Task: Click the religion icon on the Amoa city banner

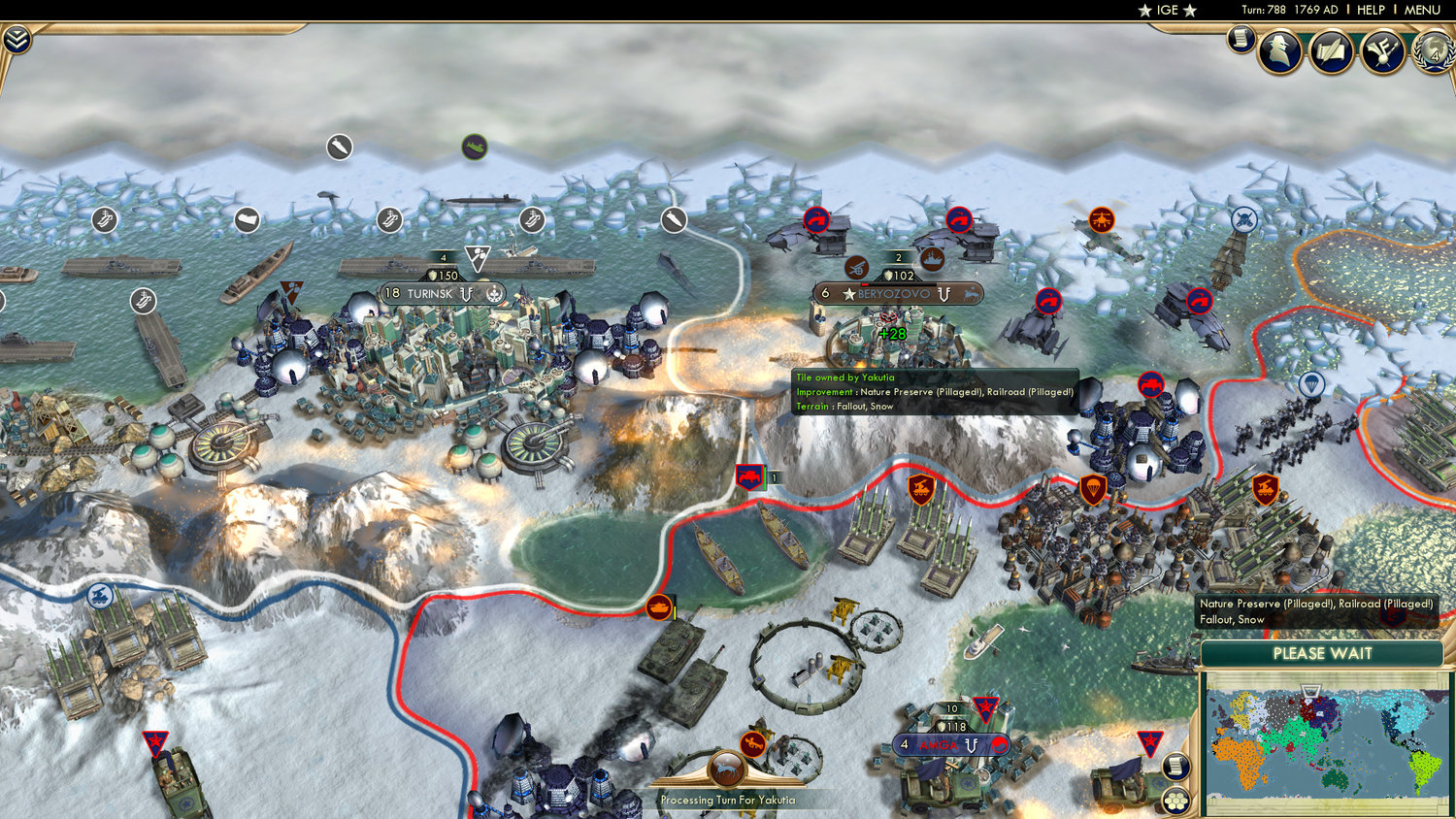Action: (1000, 744)
